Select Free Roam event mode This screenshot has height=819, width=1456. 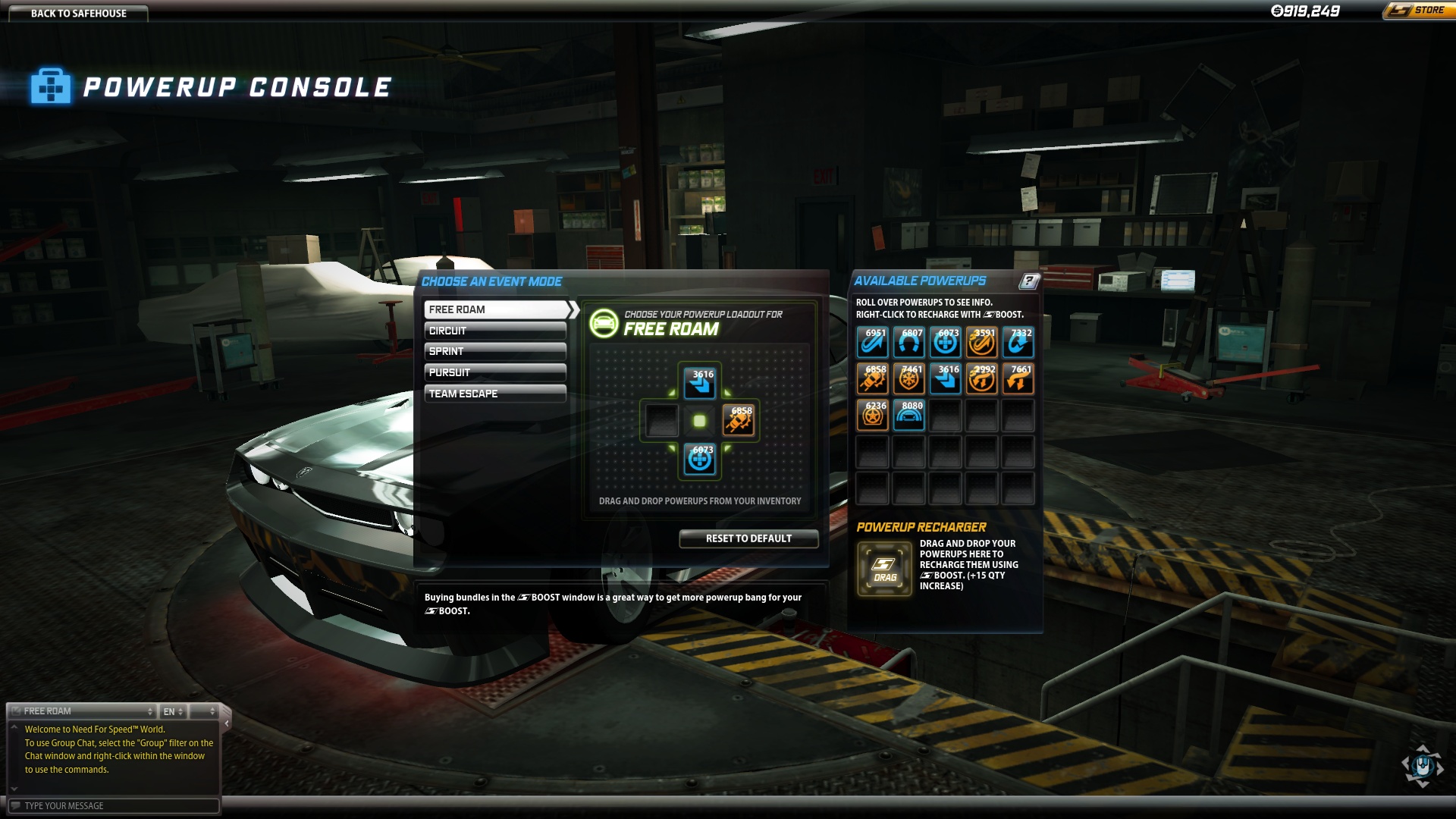[x=497, y=309]
